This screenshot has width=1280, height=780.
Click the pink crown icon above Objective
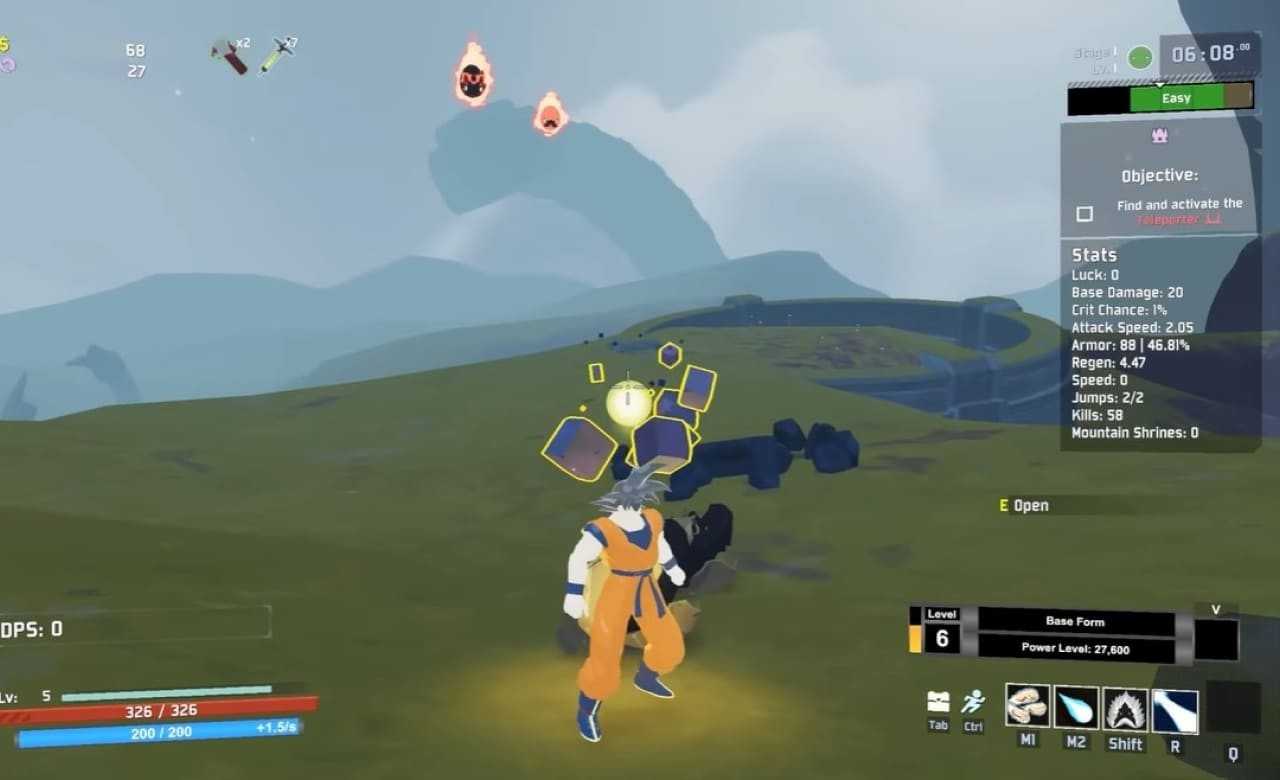point(1160,135)
